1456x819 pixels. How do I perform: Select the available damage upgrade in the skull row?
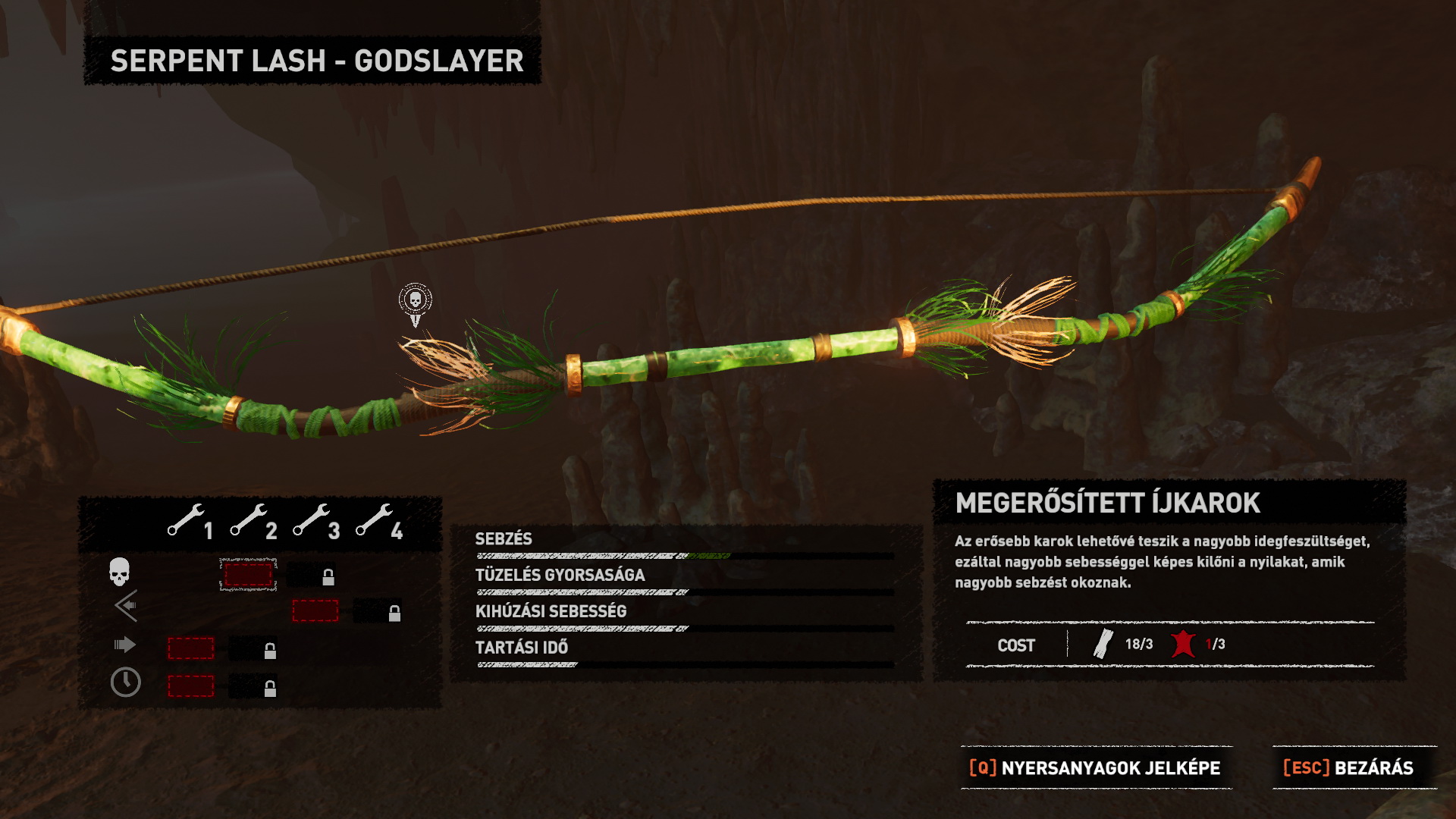[x=248, y=574]
